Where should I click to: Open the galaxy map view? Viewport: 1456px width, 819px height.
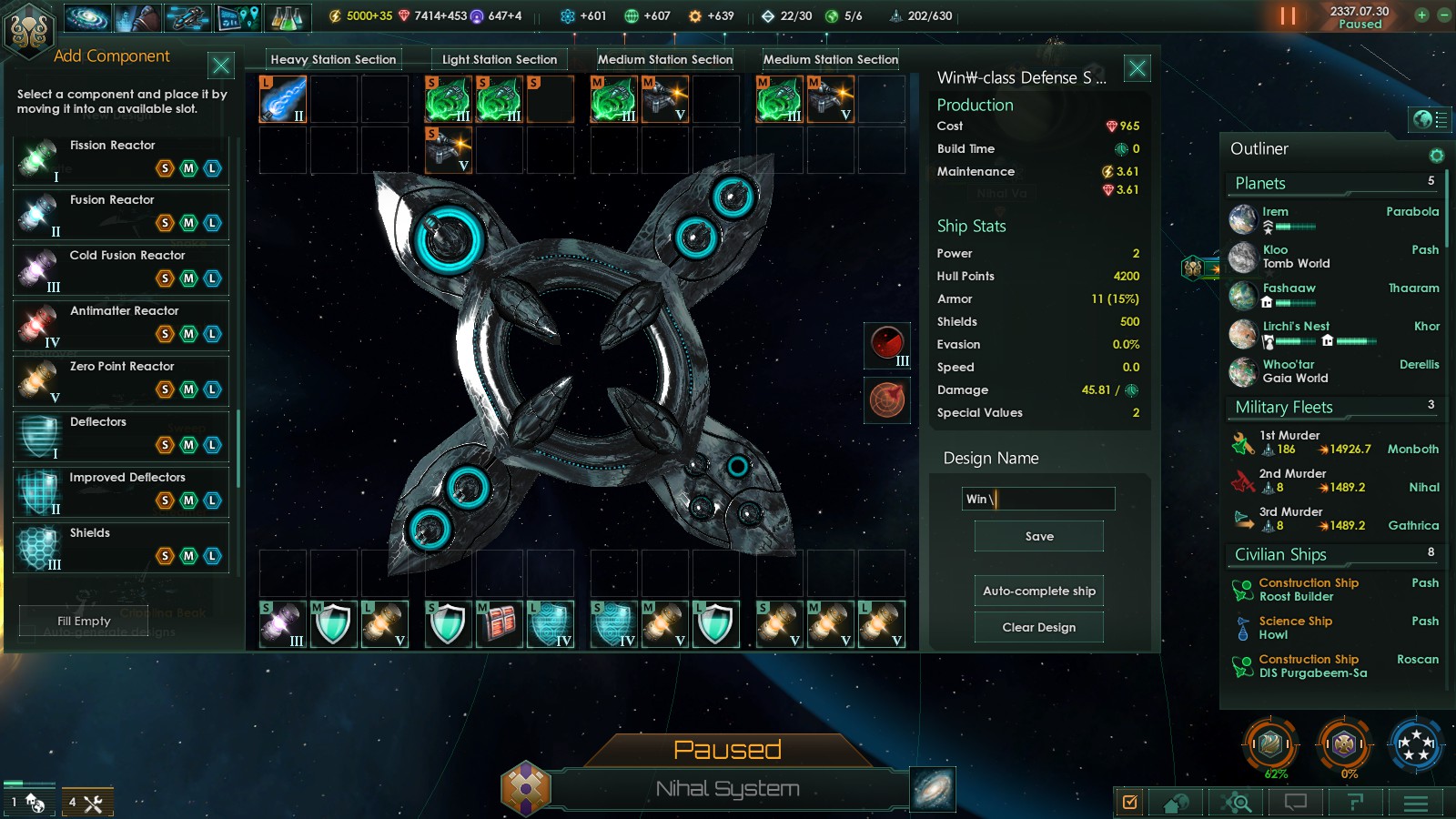933,787
